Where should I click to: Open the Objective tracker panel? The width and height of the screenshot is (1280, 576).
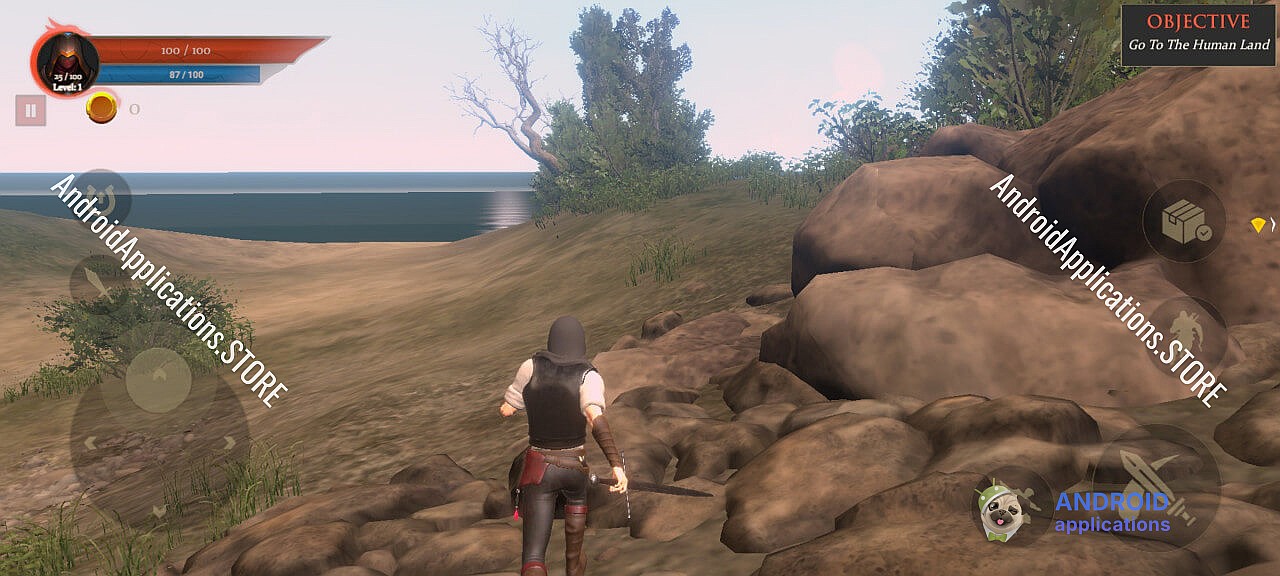pyautogui.click(x=1198, y=34)
